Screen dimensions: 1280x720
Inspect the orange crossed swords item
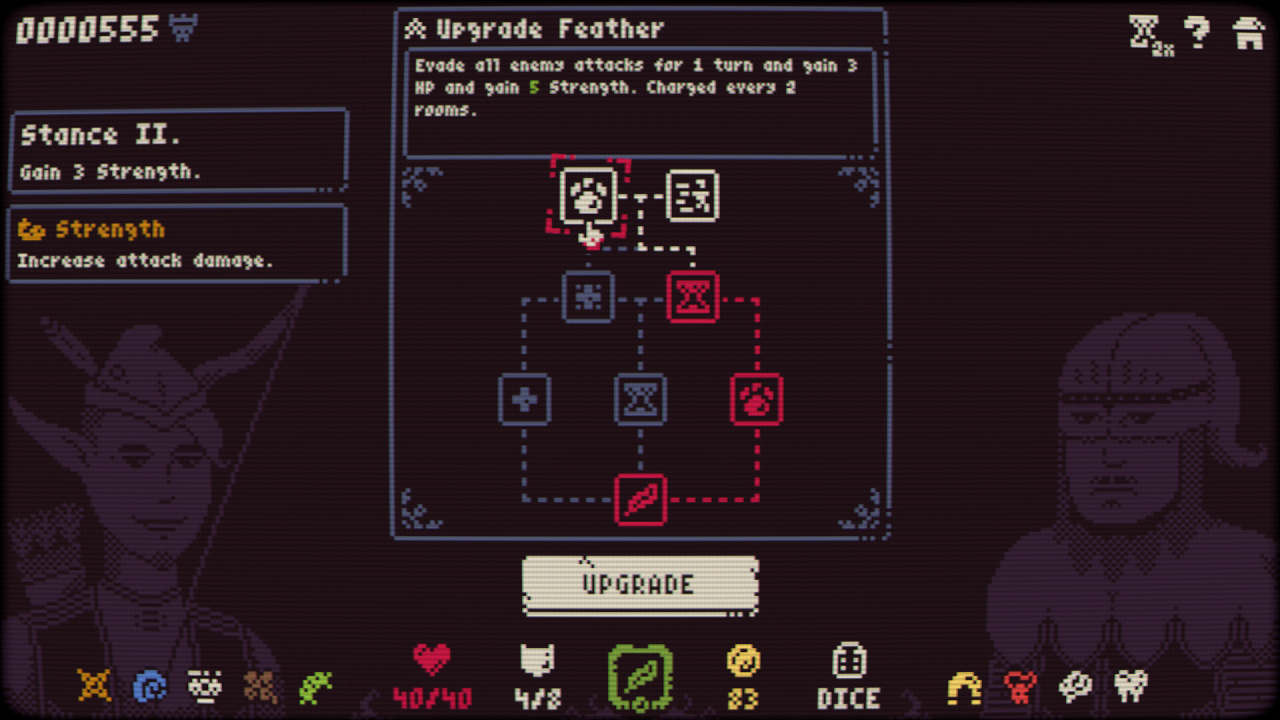pyautogui.click(x=94, y=686)
